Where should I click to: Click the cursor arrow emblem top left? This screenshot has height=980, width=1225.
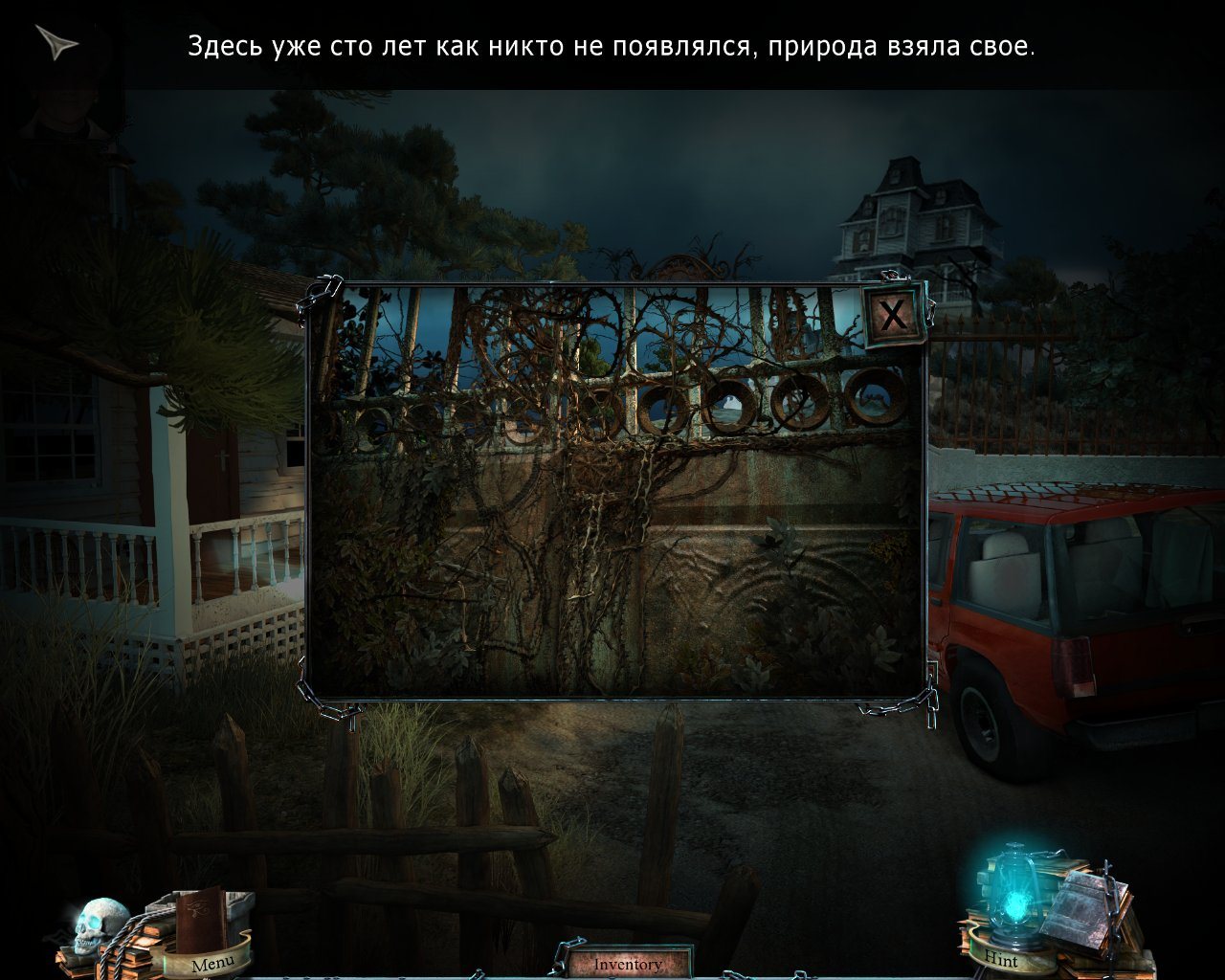point(57,43)
